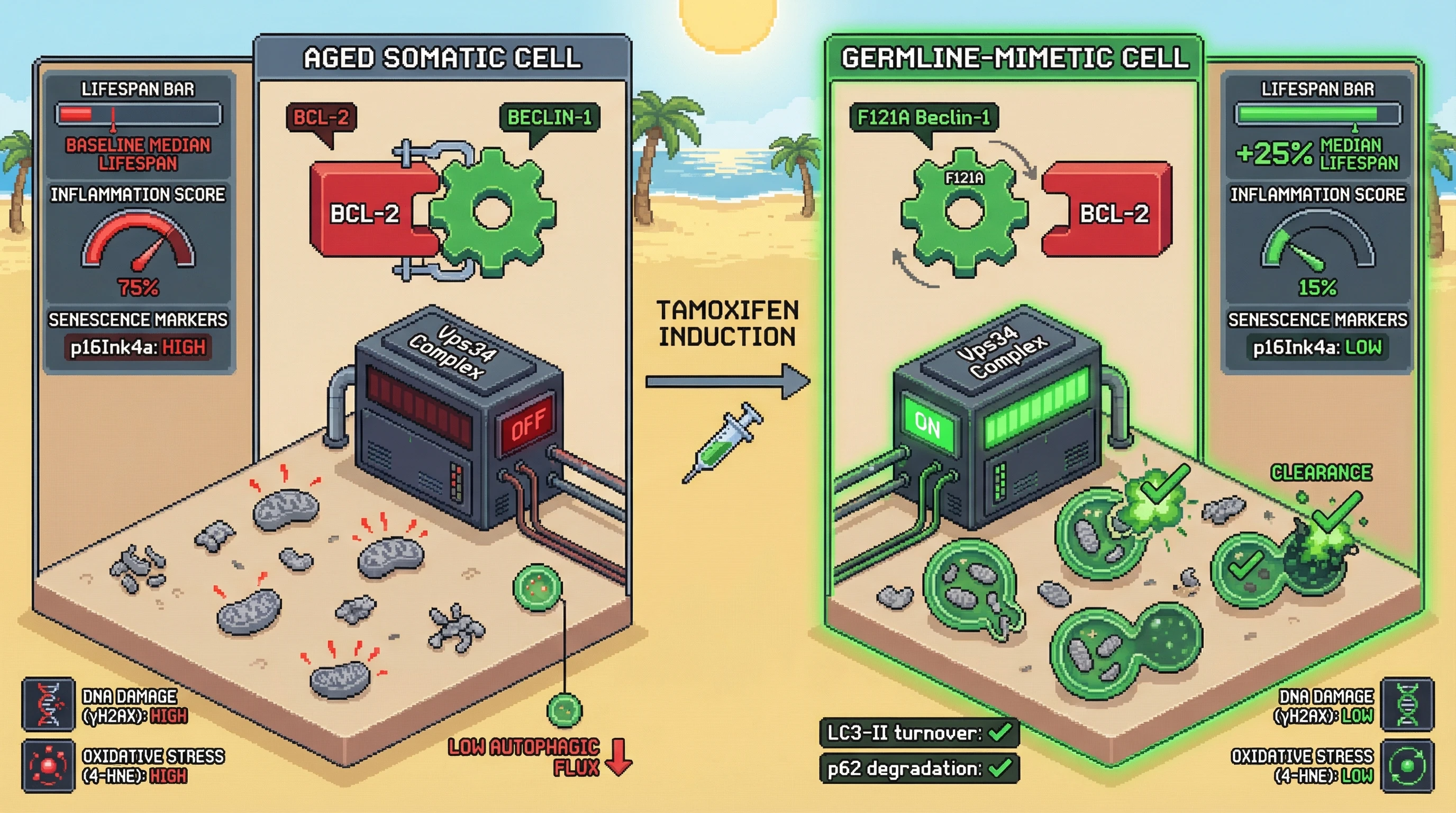This screenshot has height=813, width=1456.
Task: Select the red oxidative stress icon
Action: 49,765
